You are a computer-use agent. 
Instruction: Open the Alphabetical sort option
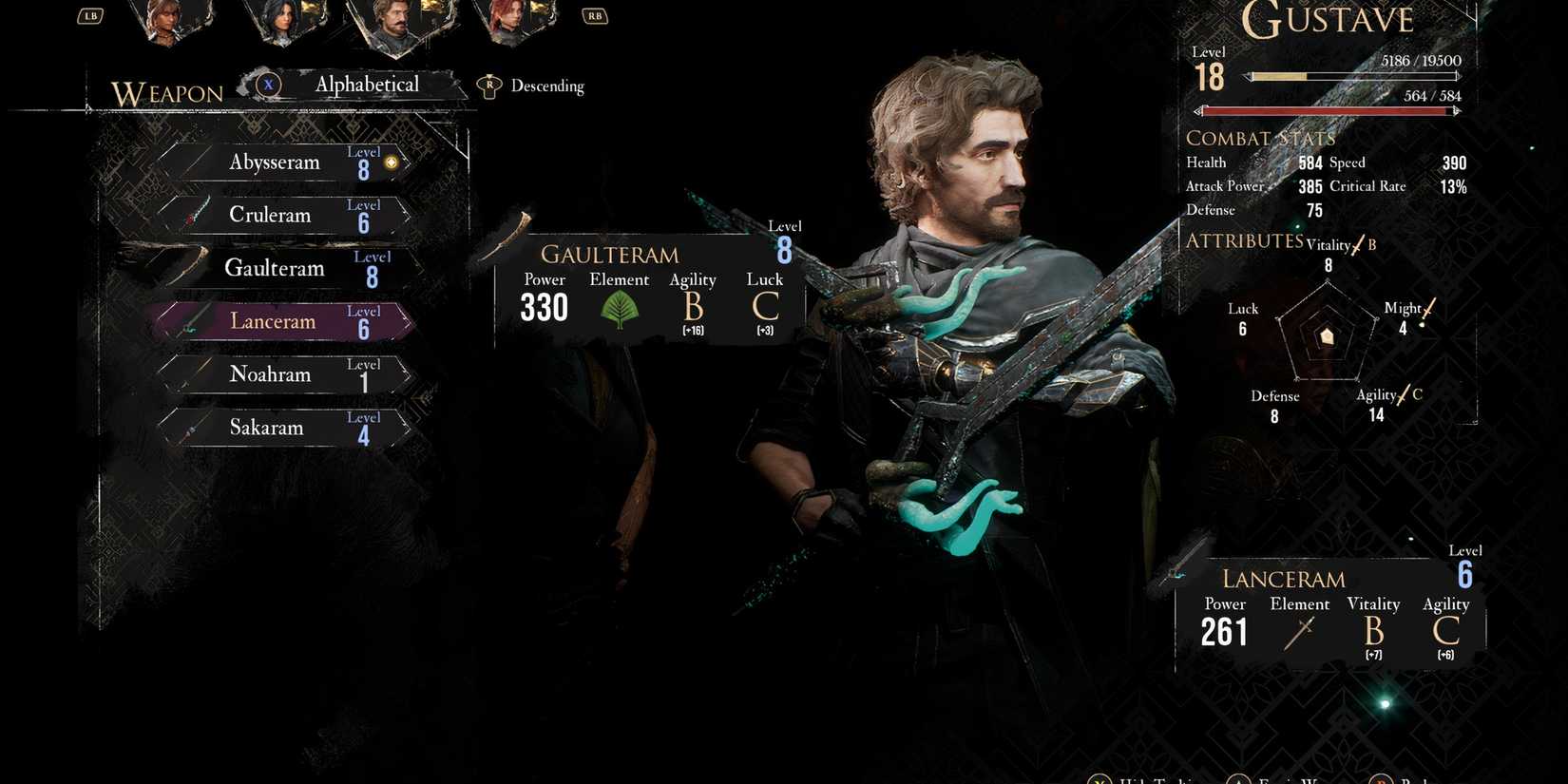click(367, 85)
